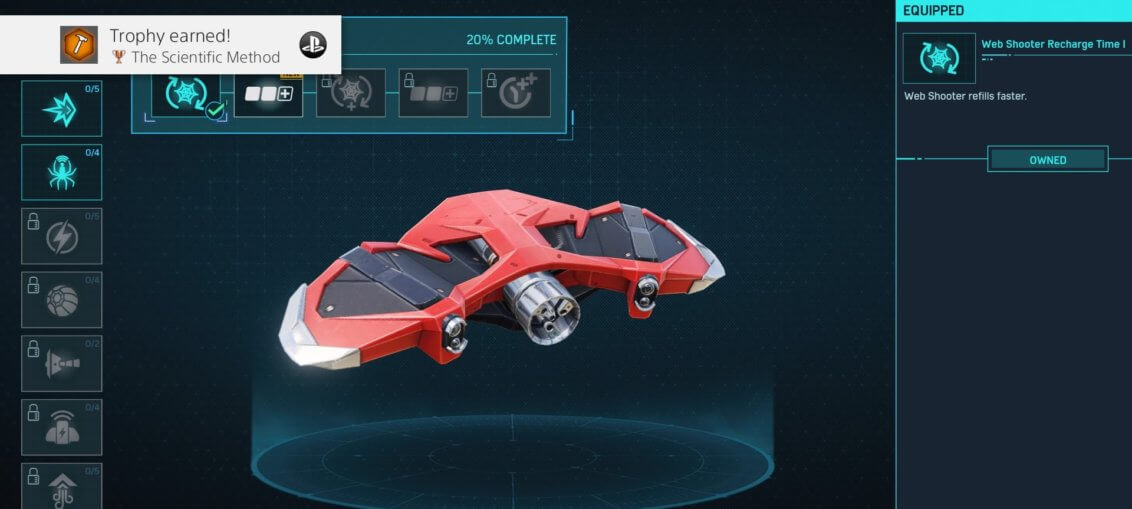The image size is (1132, 509).
Task: Select the locked wireless signal gadget
Action: (62, 427)
